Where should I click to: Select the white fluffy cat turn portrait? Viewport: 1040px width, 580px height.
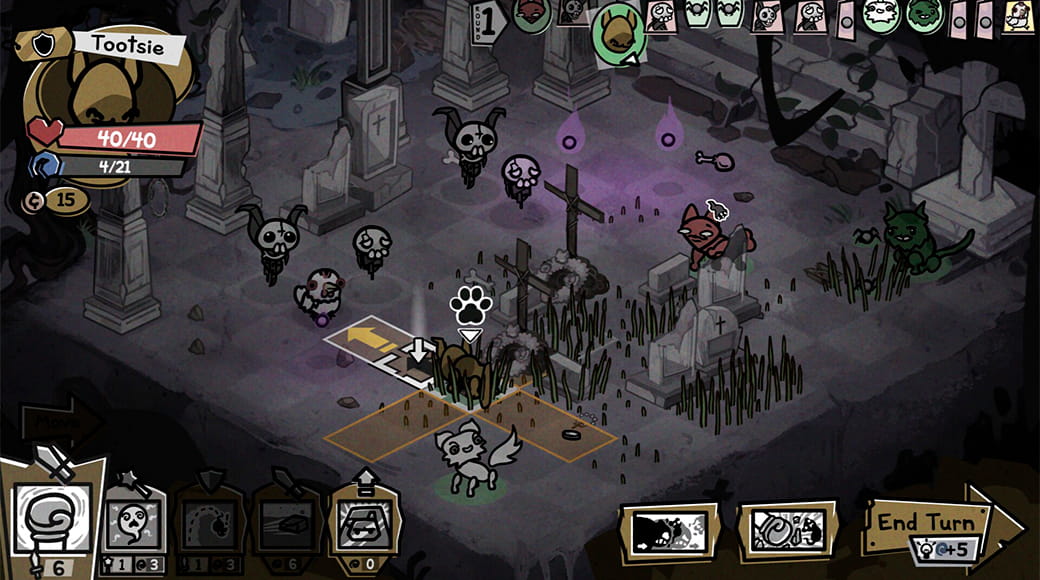879,15
